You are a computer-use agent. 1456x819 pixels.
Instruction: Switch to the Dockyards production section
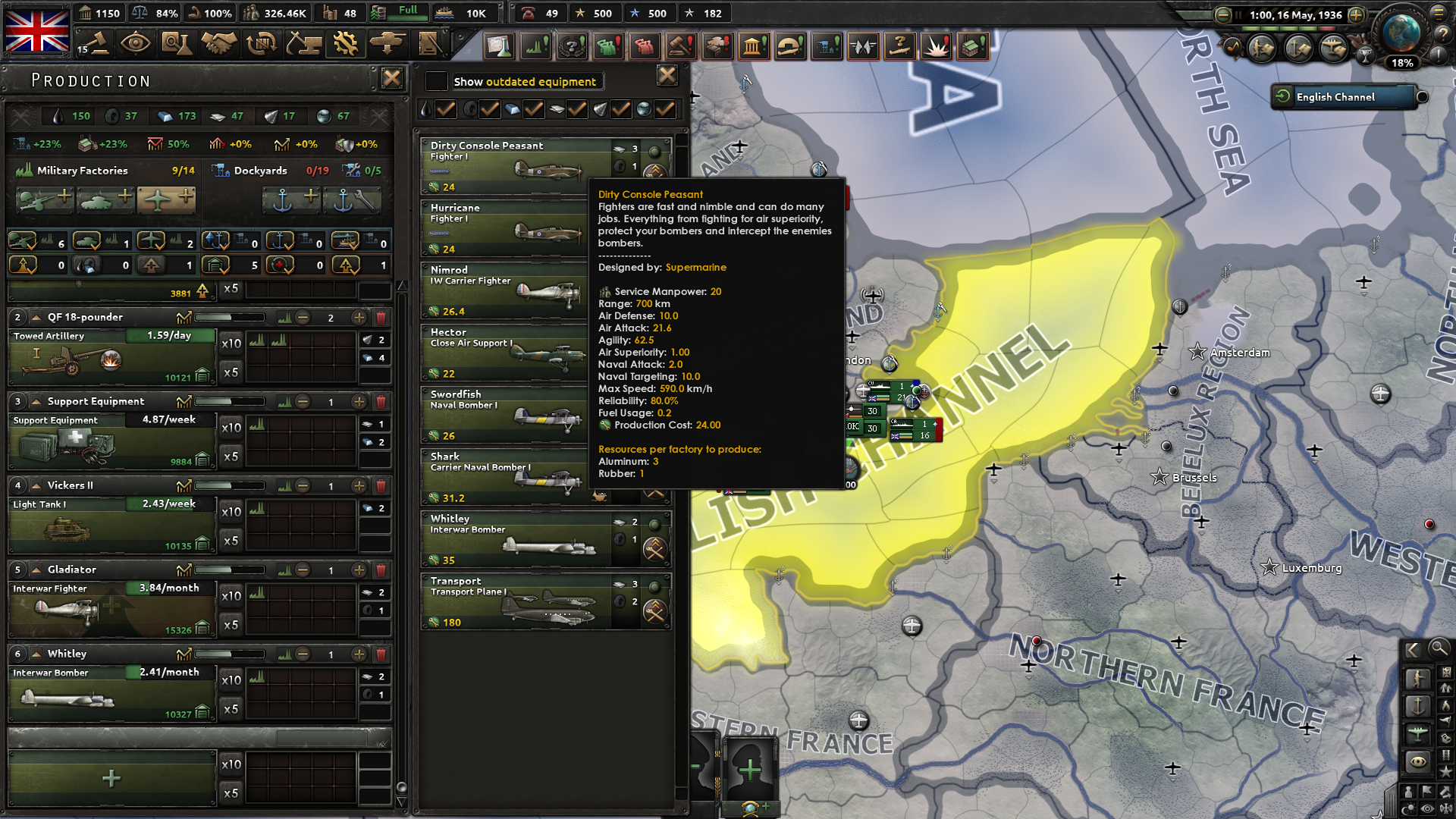point(260,170)
